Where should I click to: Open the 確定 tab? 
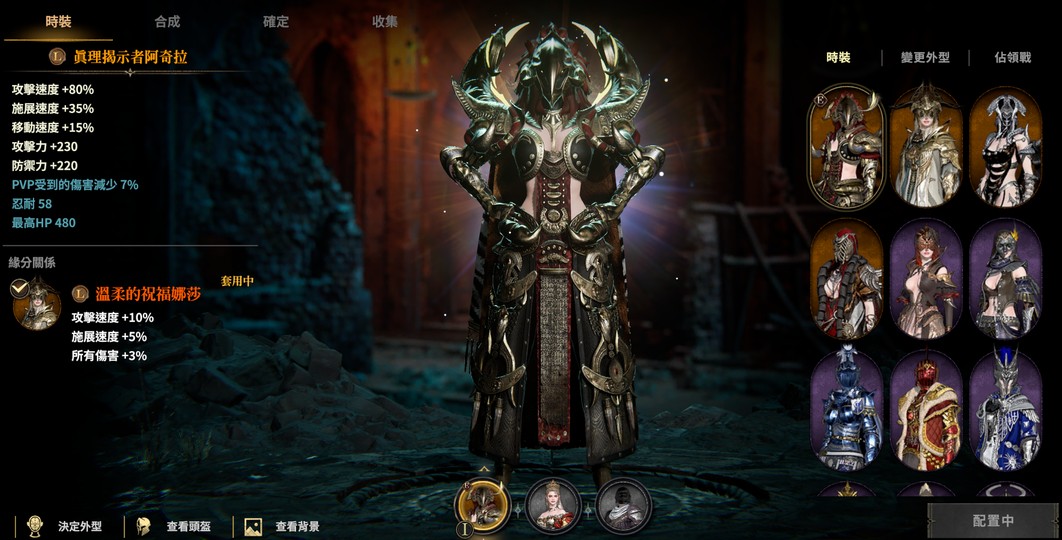click(276, 21)
